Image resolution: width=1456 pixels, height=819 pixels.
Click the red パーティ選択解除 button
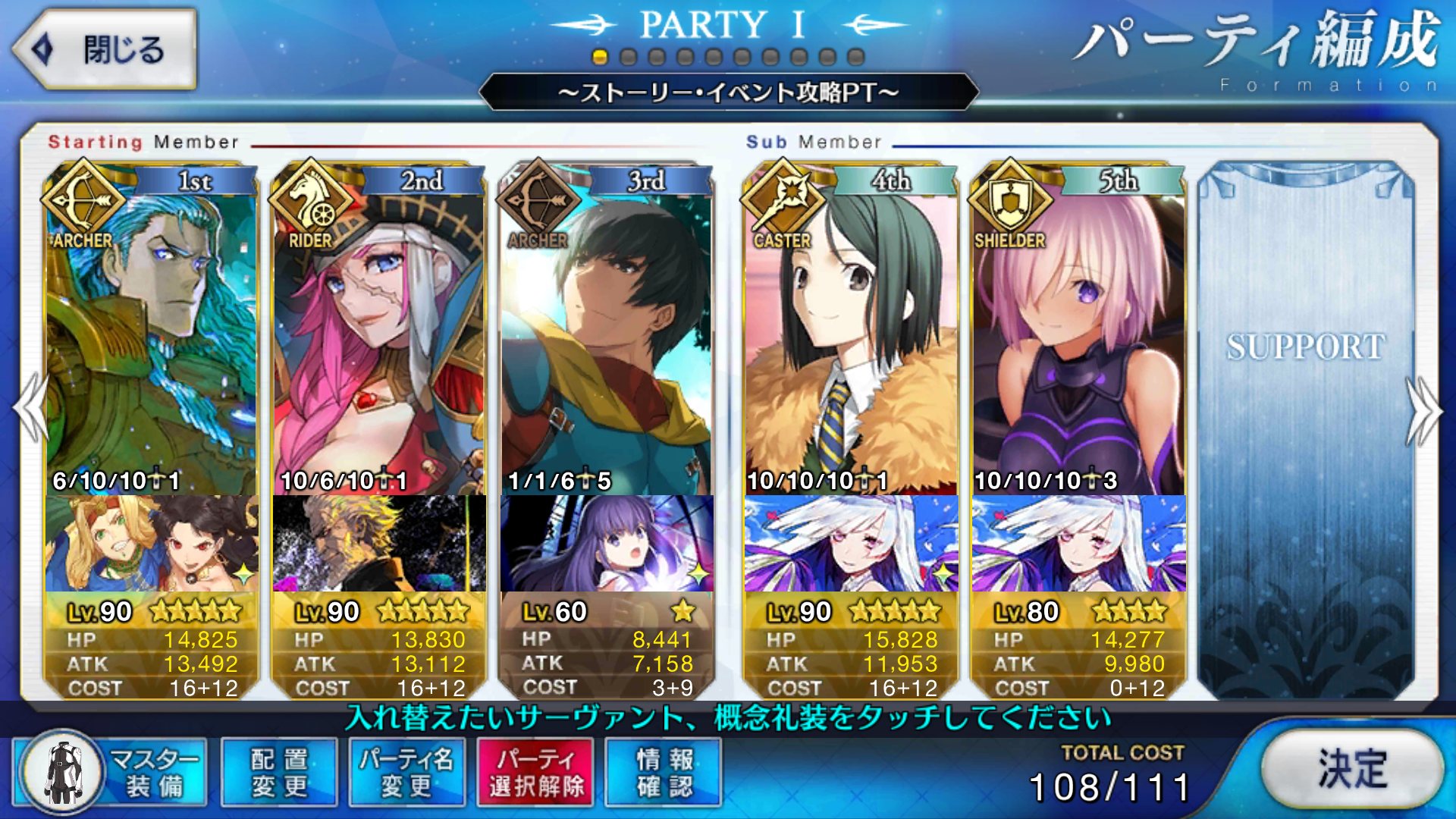[536, 772]
